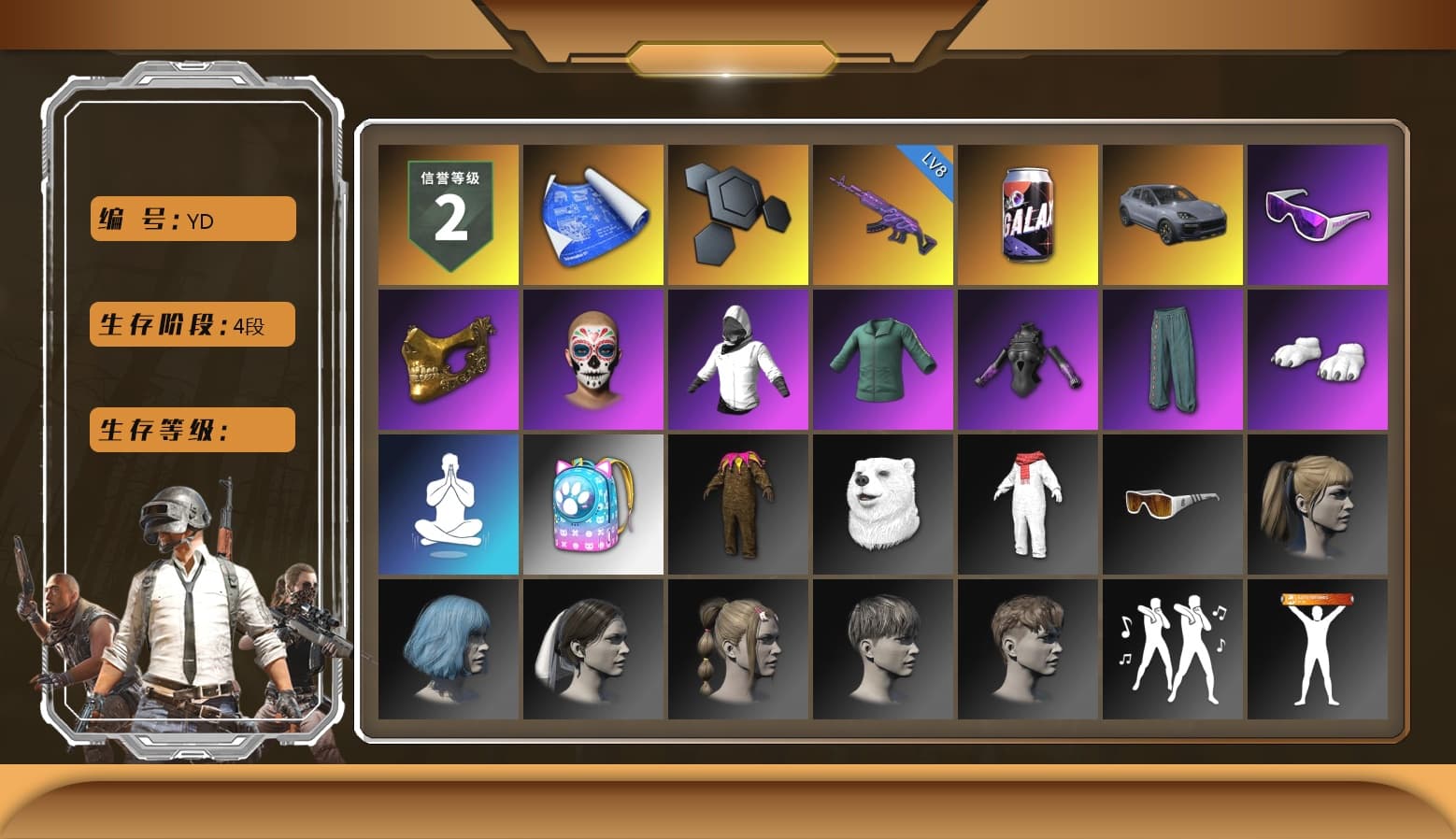Click the 生存阶段 4段 label
The height and width of the screenshot is (839, 1456).
[192, 324]
